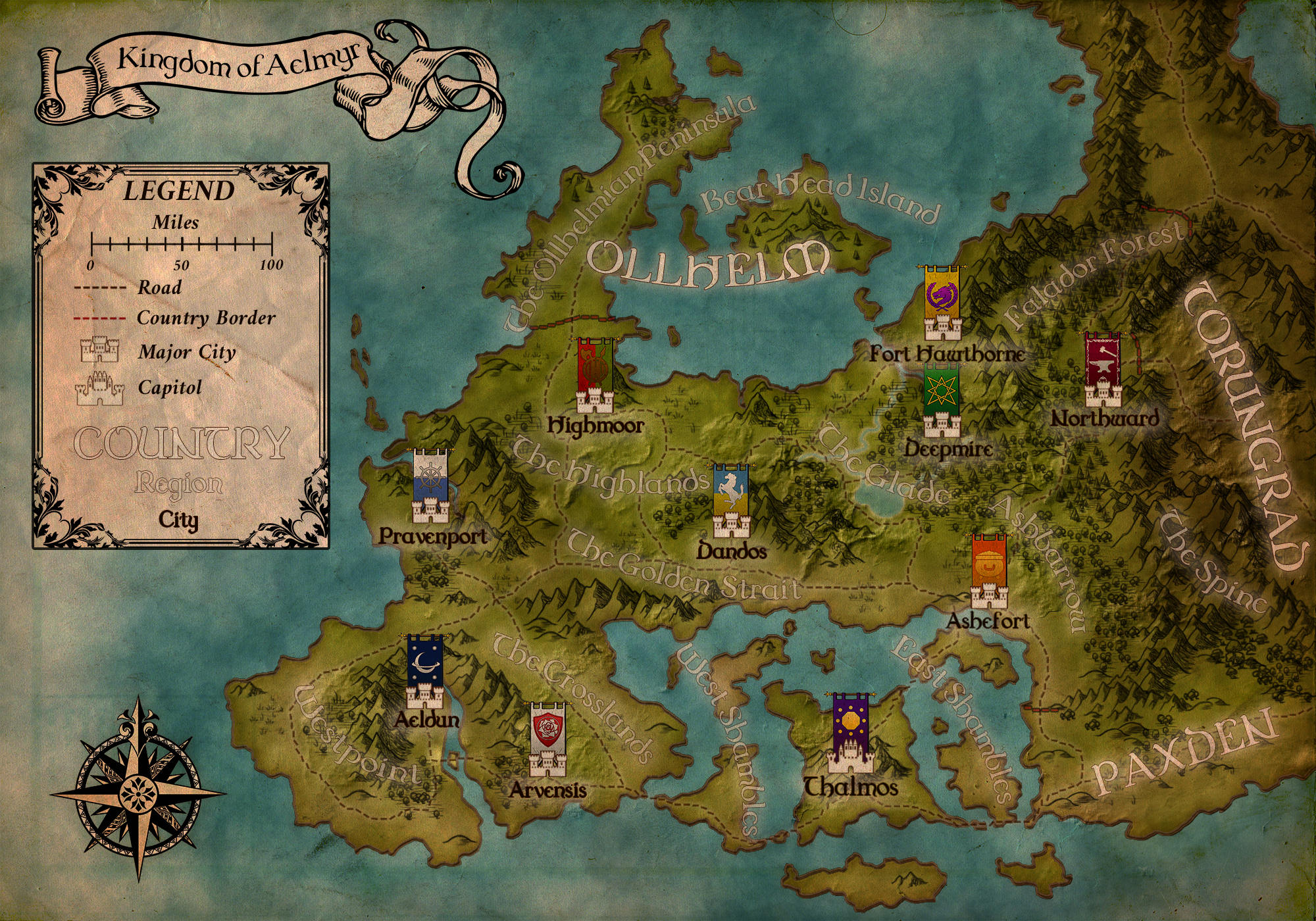Choose the Aeldun crescent moon marker
1316x921 pixels.
tap(425, 672)
